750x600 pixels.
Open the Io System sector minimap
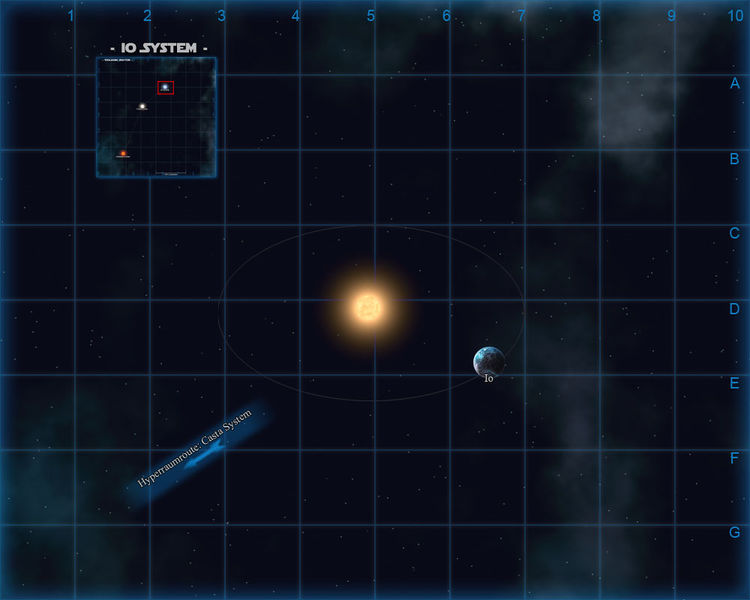click(x=156, y=117)
